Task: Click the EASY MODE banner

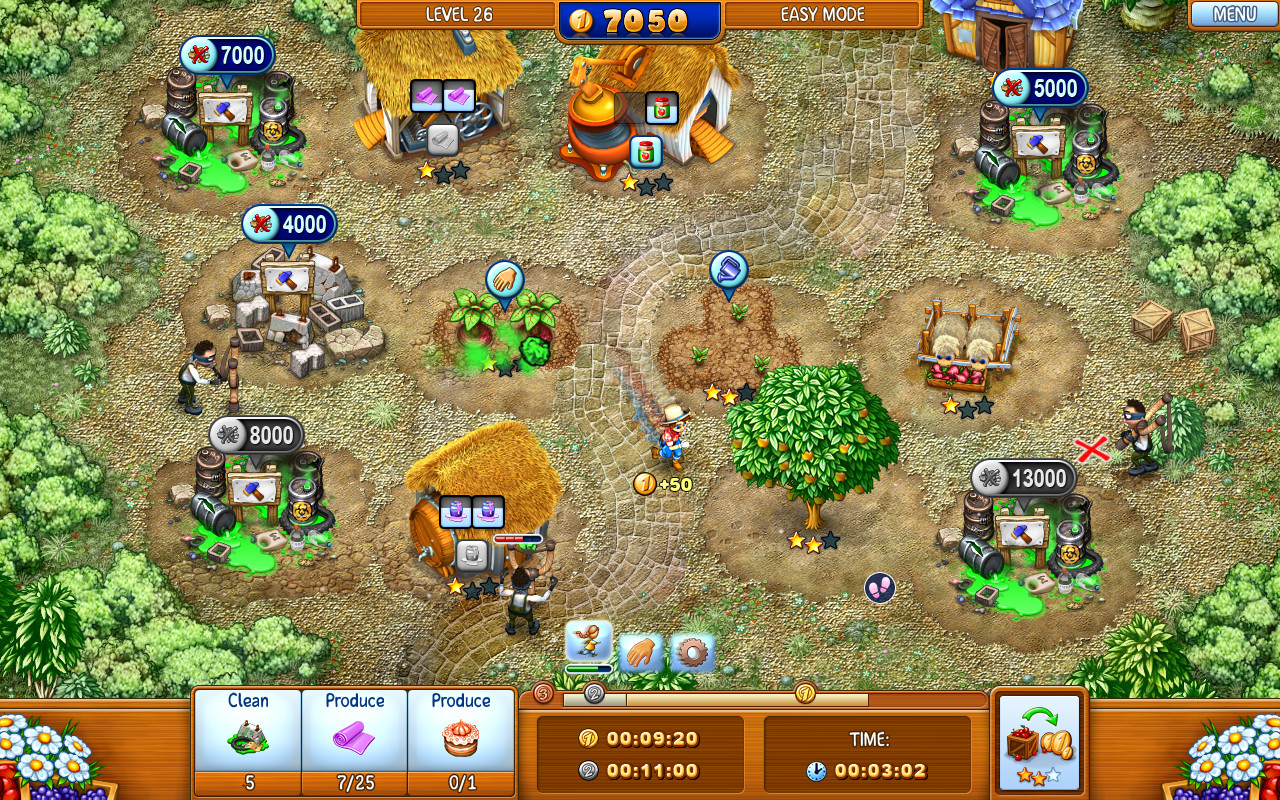Action: (x=823, y=14)
